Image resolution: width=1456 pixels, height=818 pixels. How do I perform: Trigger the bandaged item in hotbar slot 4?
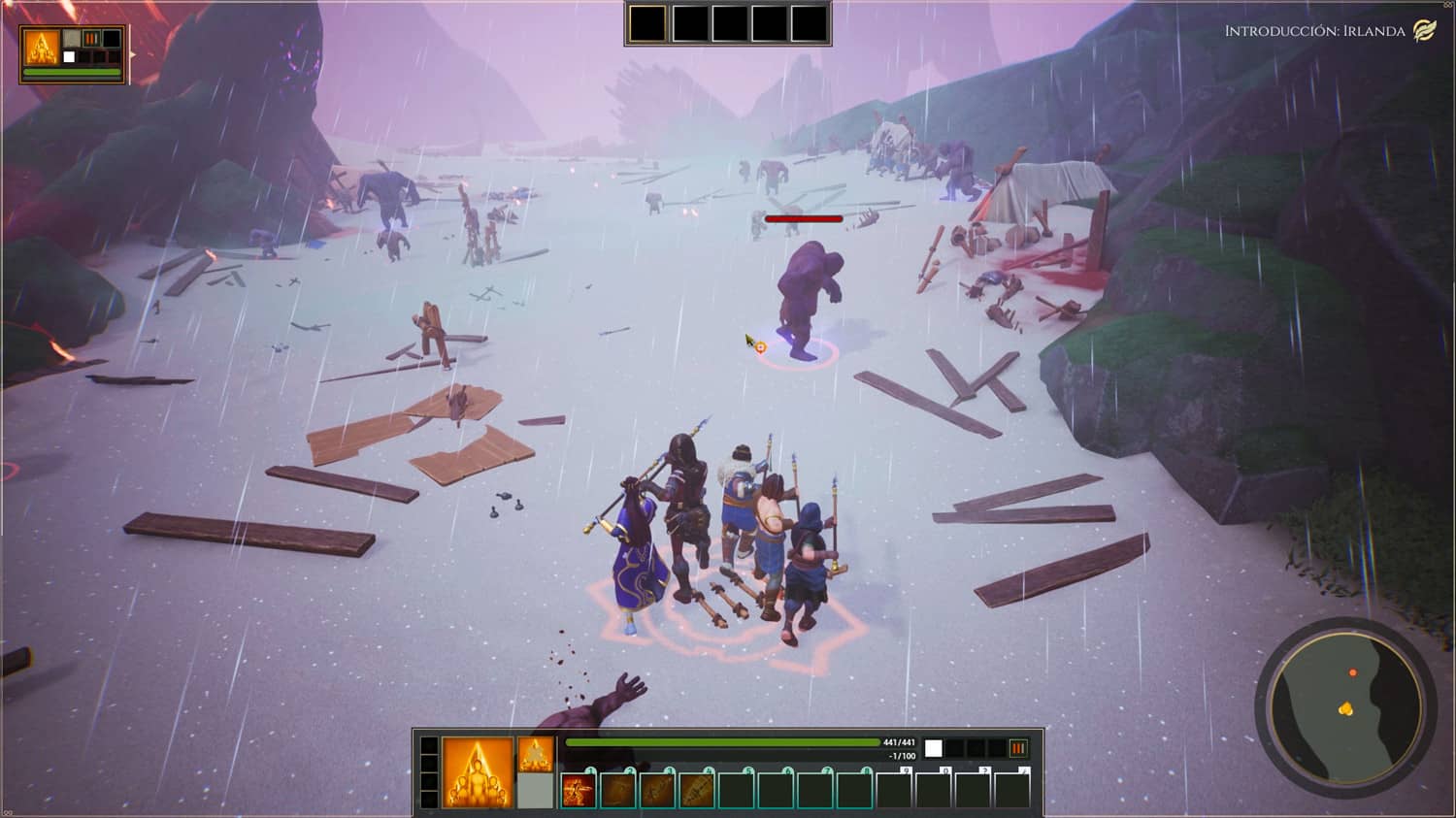[x=699, y=788]
